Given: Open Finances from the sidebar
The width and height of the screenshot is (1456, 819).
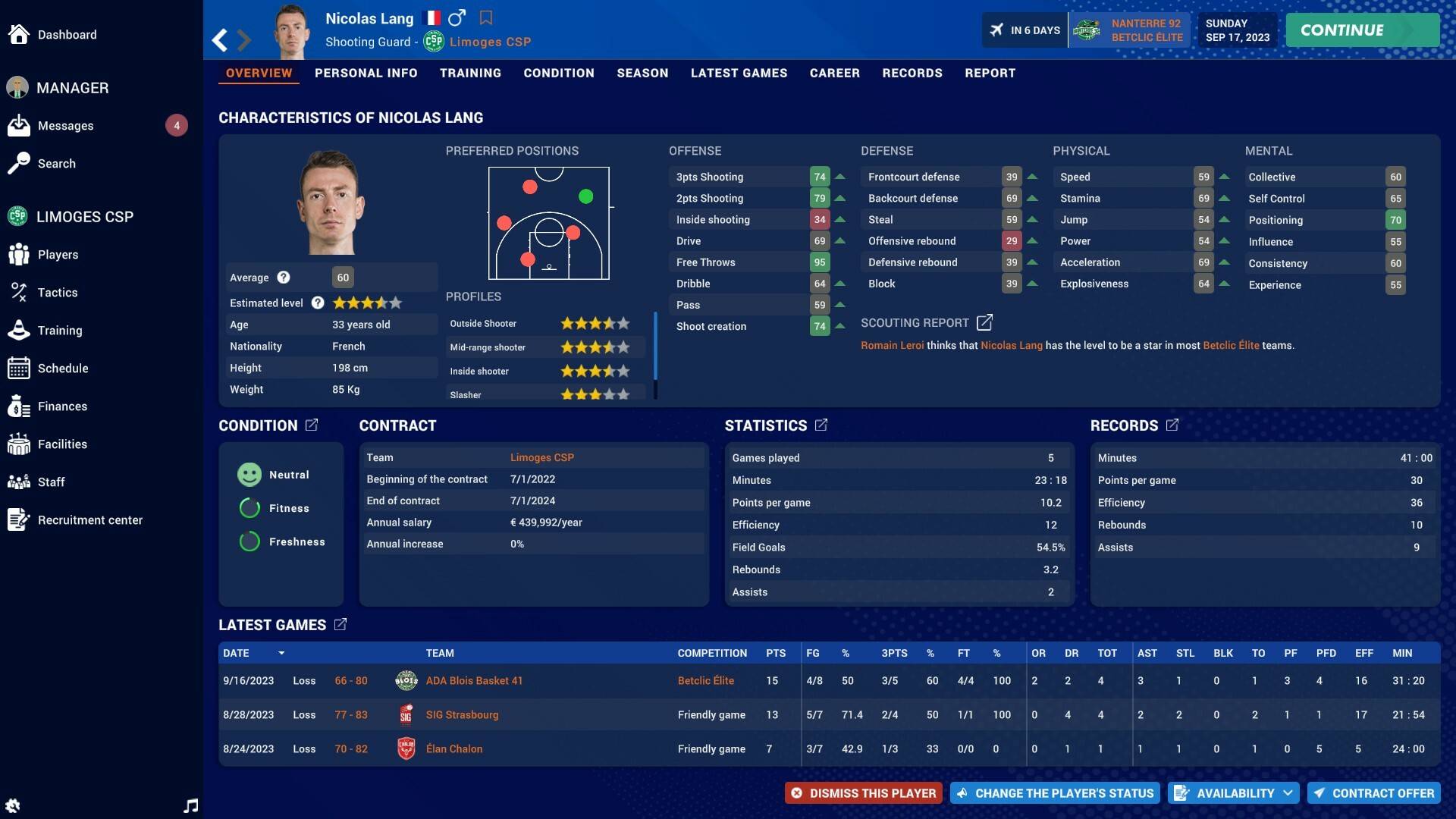Looking at the screenshot, I should 61,406.
